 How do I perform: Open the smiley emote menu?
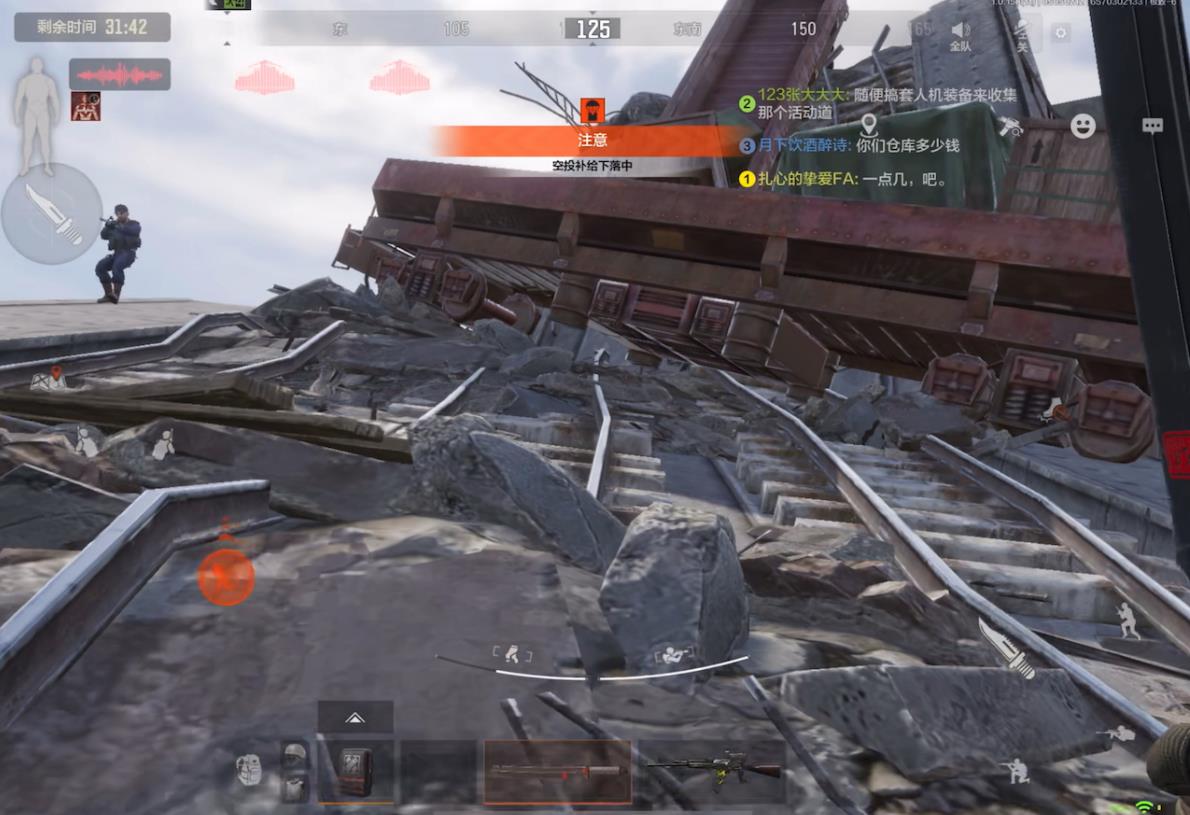click(1083, 126)
